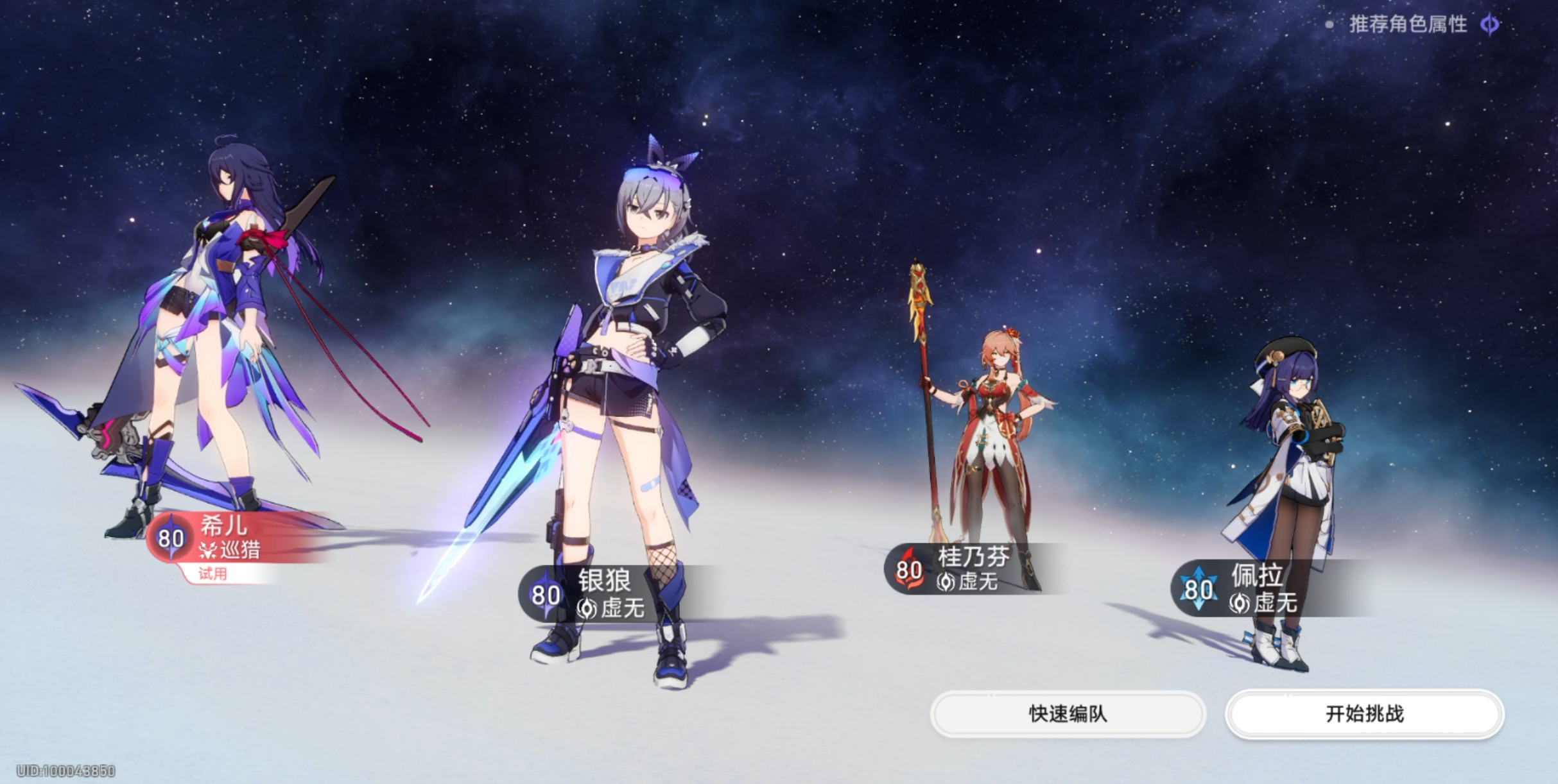The image size is (1558, 784).
Task: Open 快速编队 quick team setup
Action: pyautogui.click(x=1068, y=713)
